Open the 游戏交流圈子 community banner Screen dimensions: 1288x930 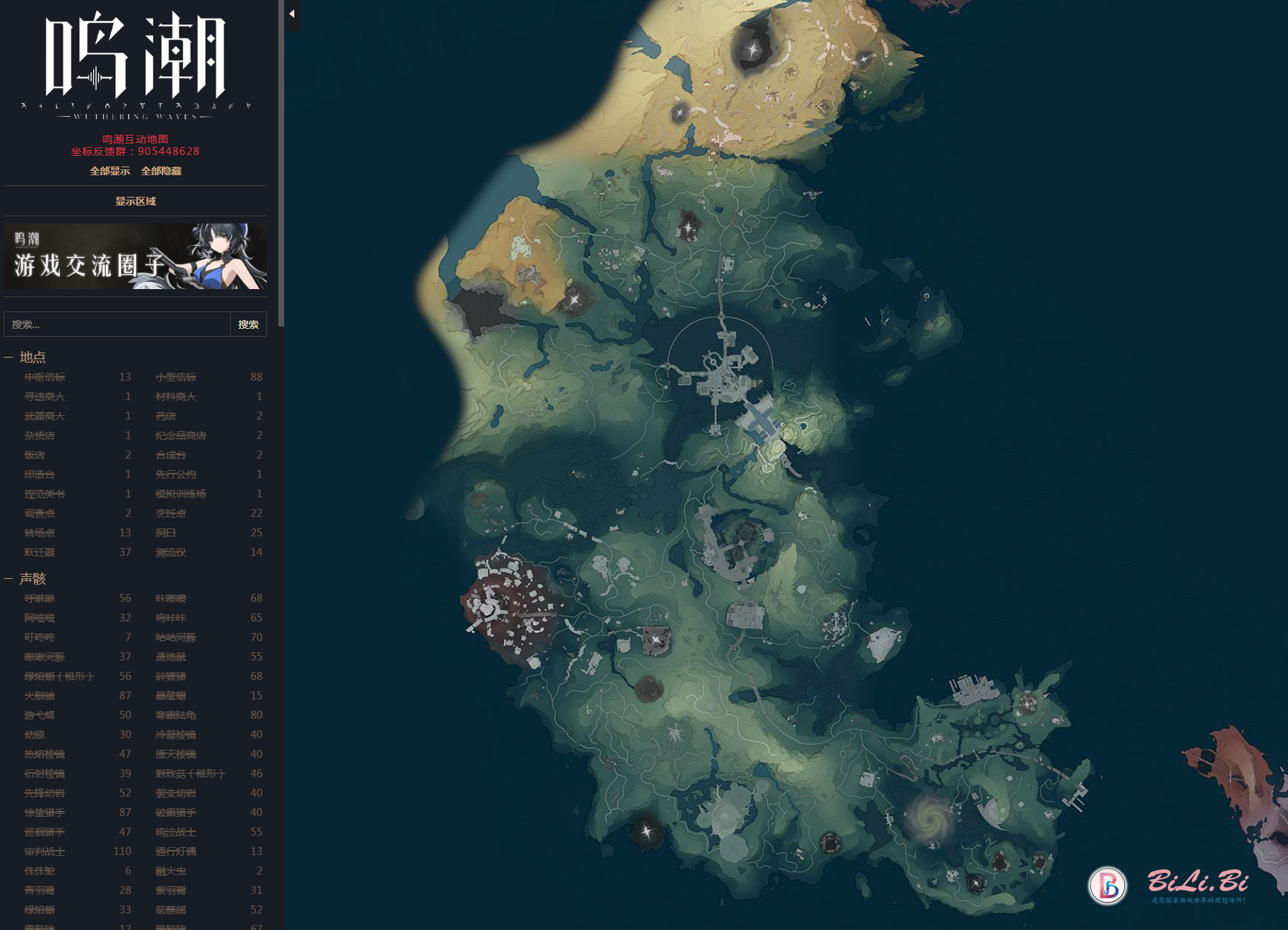136,257
